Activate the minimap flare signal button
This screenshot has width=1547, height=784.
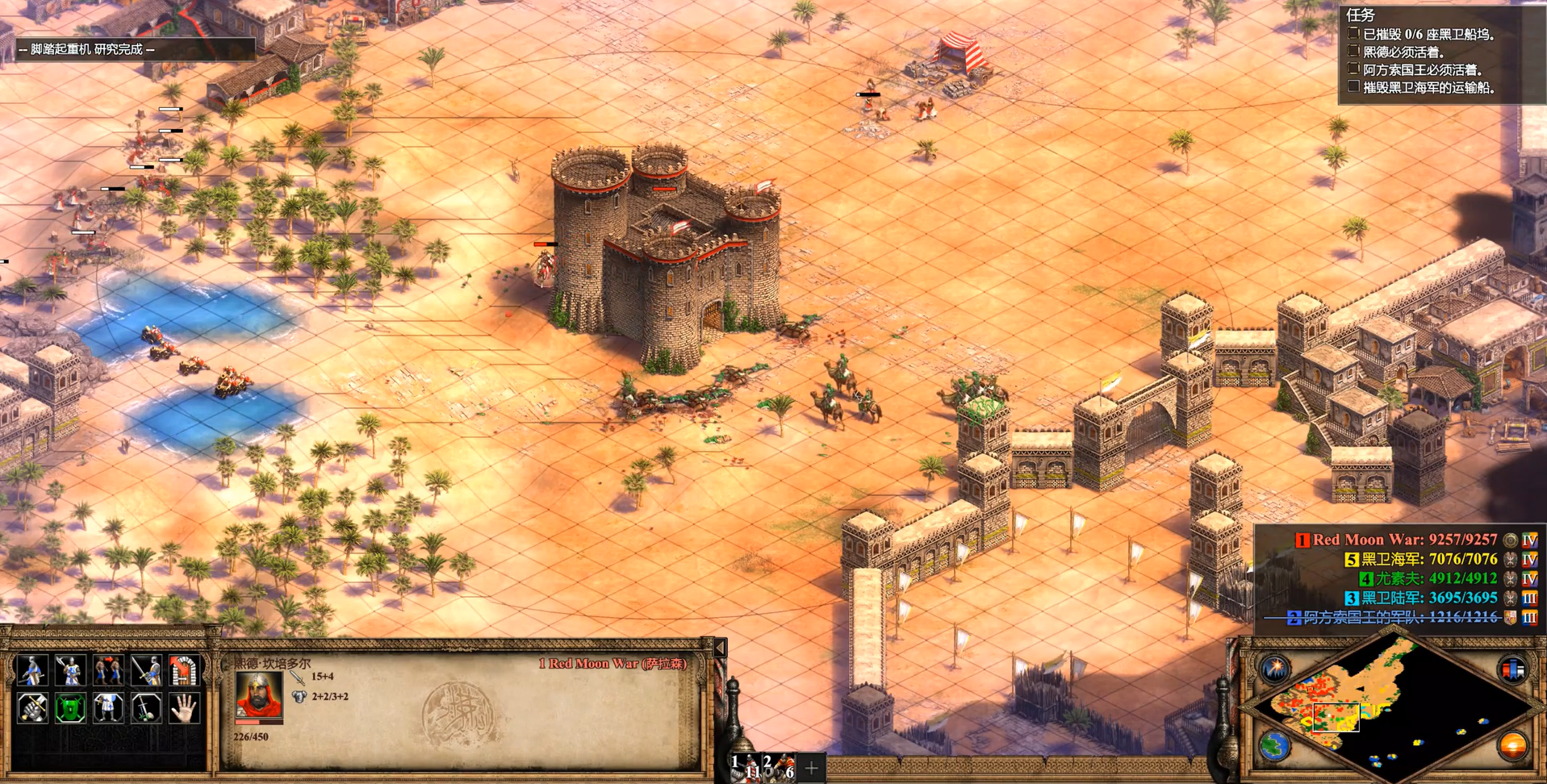pyautogui.click(x=1275, y=669)
